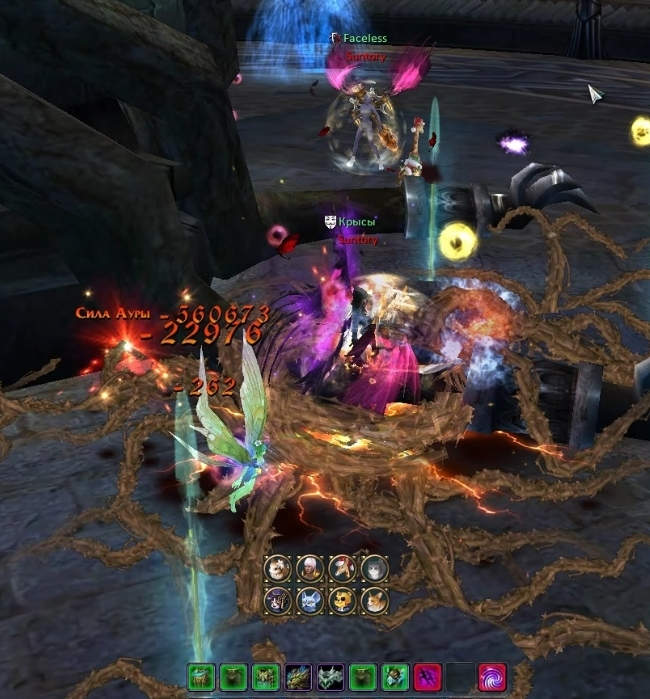Select the orange and white fox portrait

coord(374,601)
